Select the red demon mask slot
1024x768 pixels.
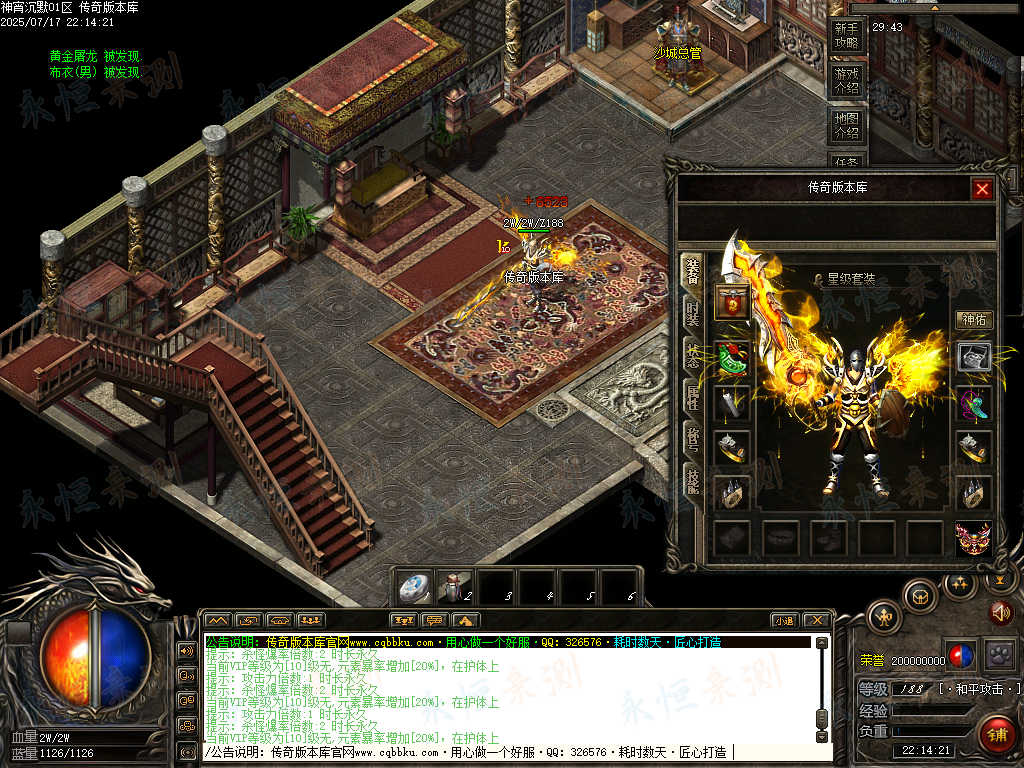(x=973, y=540)
